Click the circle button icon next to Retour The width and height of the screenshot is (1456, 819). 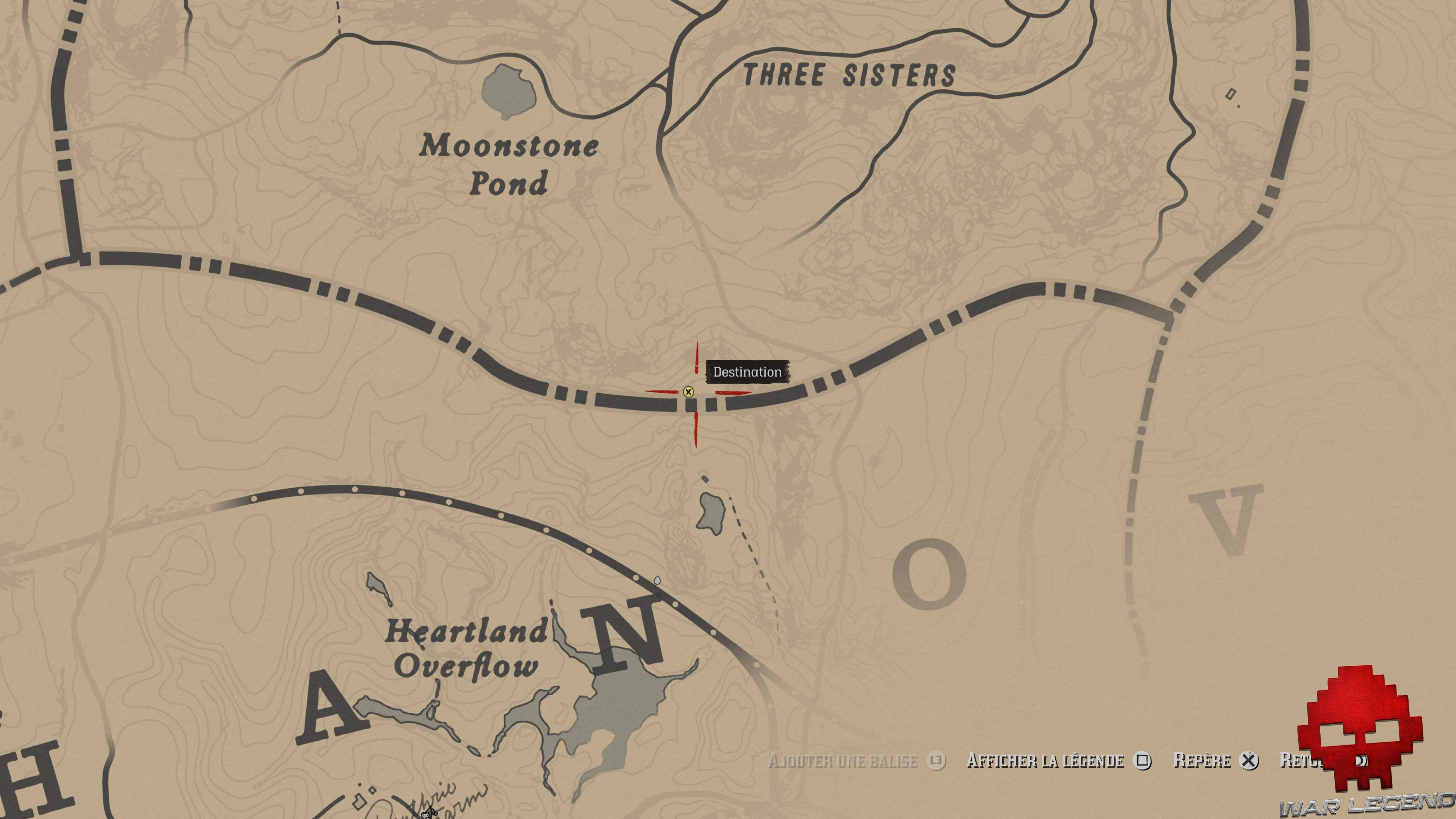(1362, 761)
